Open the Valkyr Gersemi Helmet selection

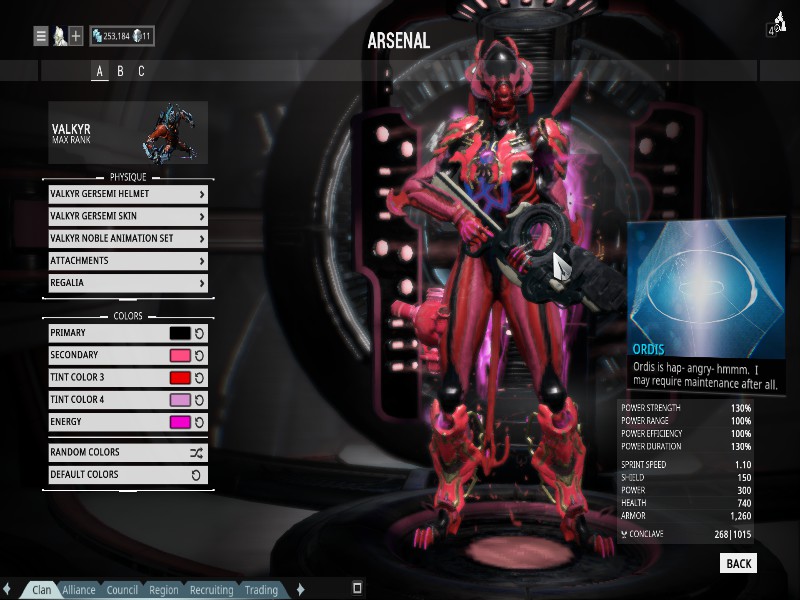[x=128, y=194]
